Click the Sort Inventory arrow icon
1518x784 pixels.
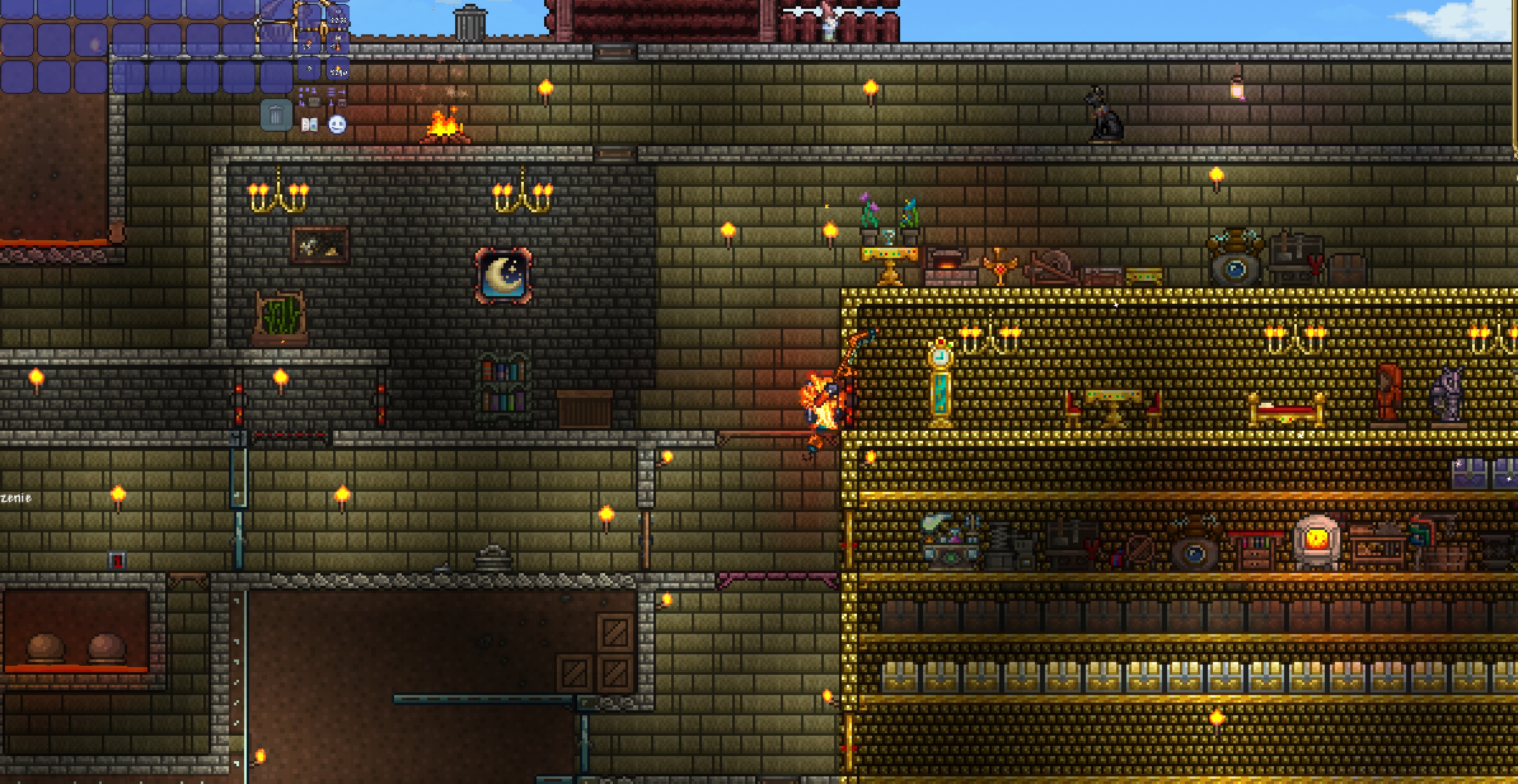(x=338, y=91)
